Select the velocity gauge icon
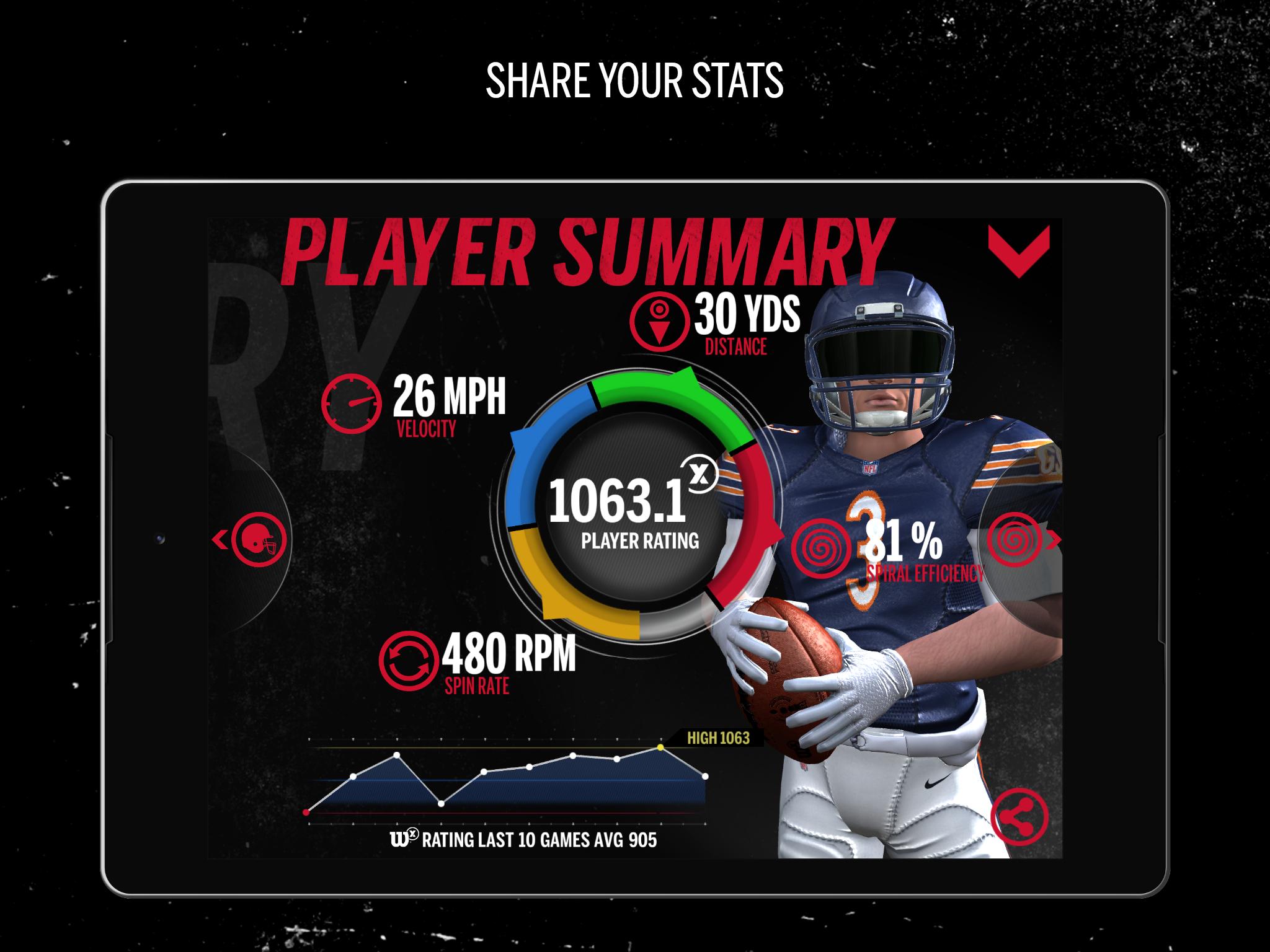Image resolution: width=1270 pixels, height=952 pixels. click(x=352, y=402)
